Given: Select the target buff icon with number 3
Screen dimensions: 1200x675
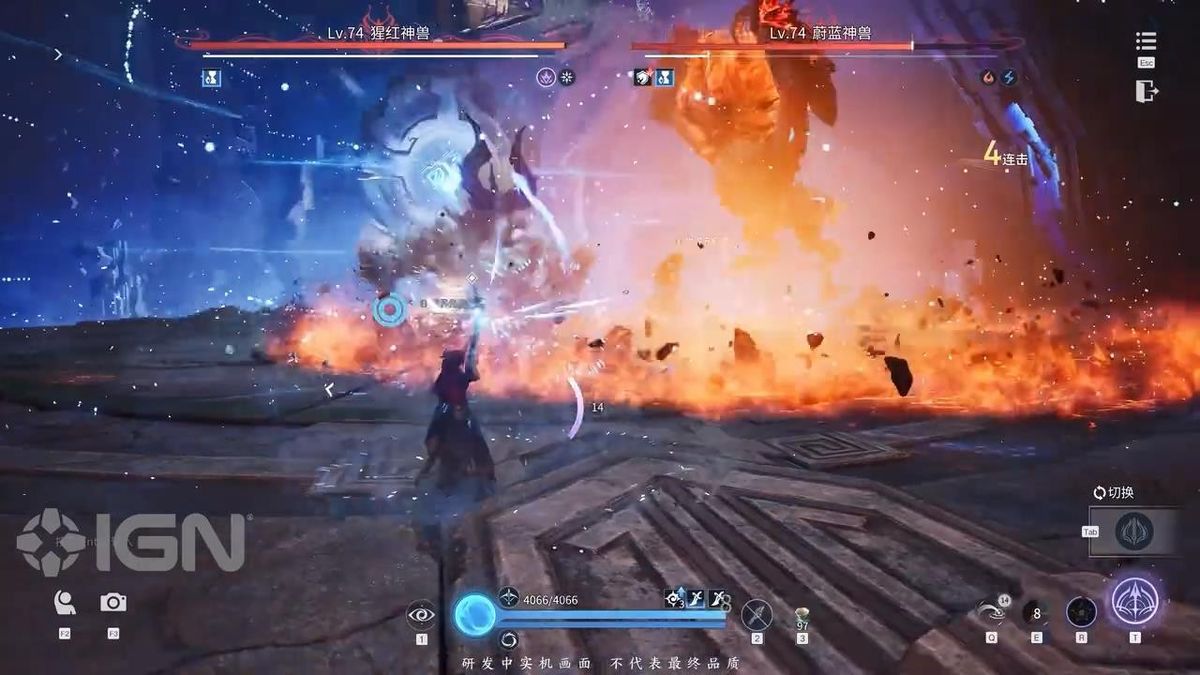Looking at the screenshot, I should pos(675,598).
